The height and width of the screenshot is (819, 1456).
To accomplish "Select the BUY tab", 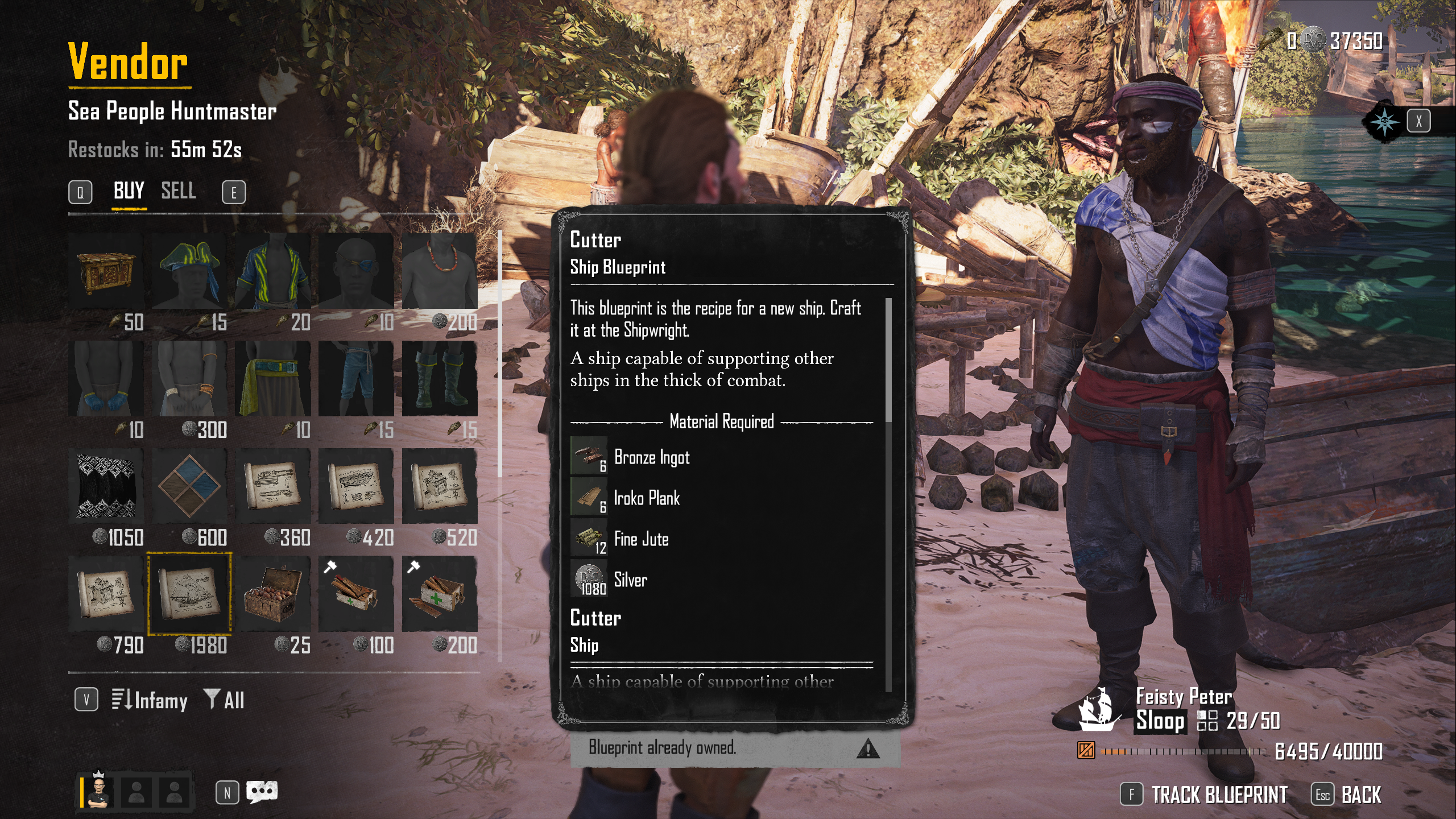I will tap(129, 191).
